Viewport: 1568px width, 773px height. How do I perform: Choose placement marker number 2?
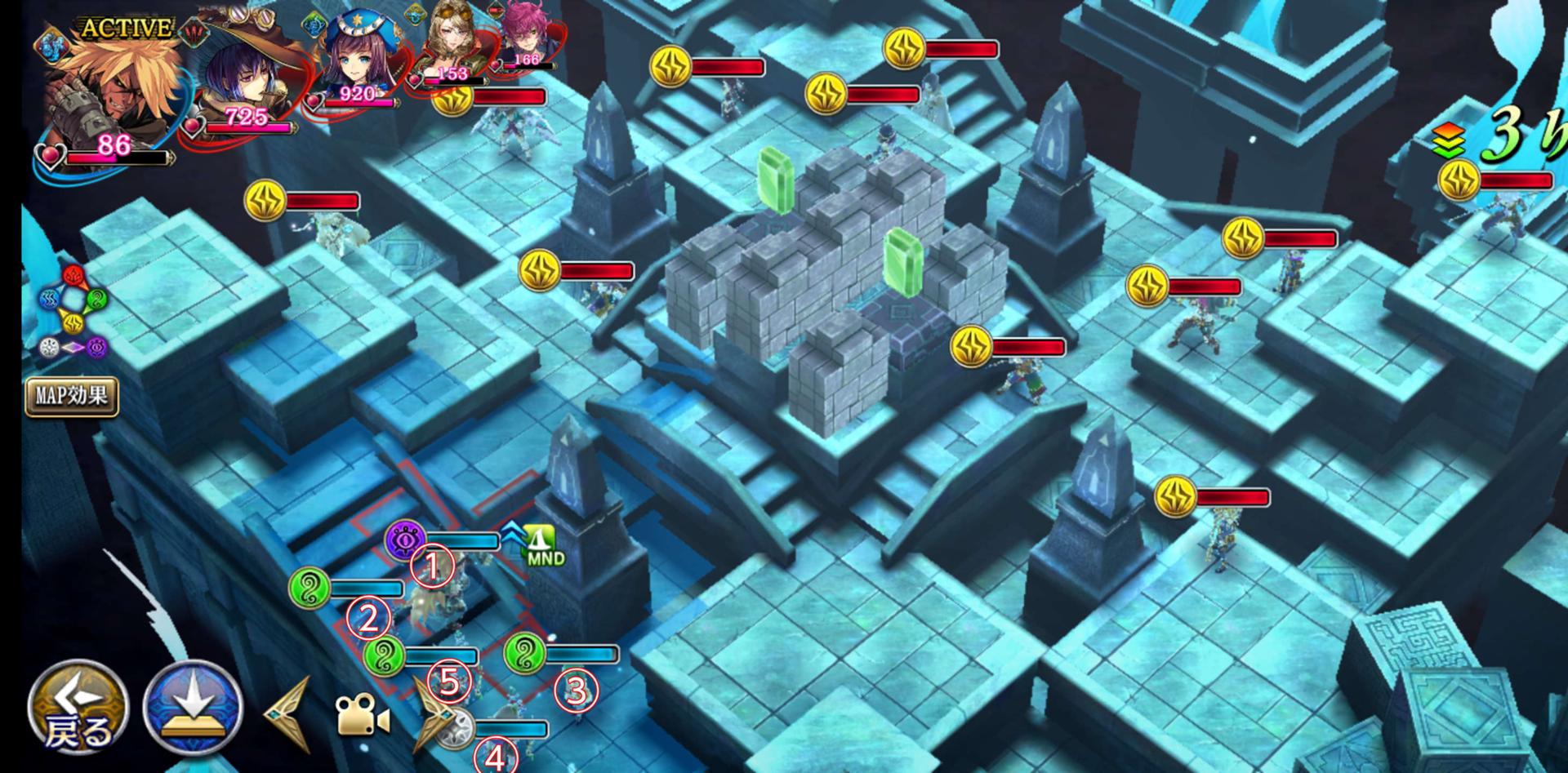coord(368,619)
